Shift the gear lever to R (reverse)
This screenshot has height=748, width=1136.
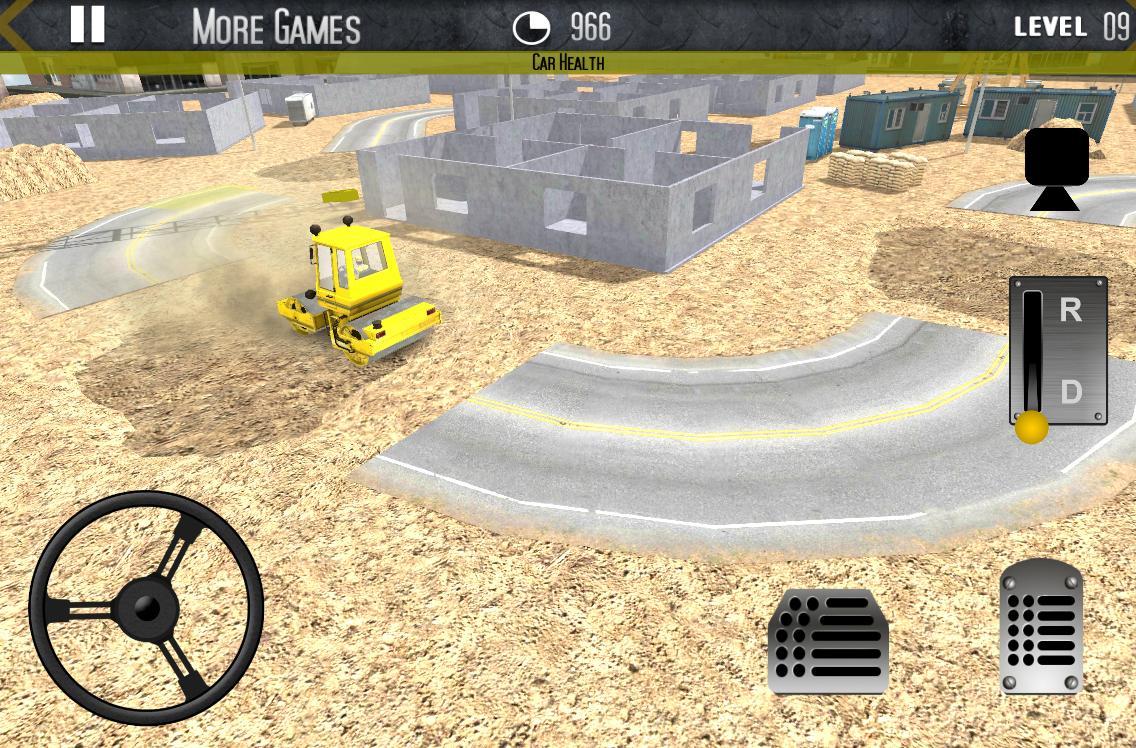coord(1070,311)
